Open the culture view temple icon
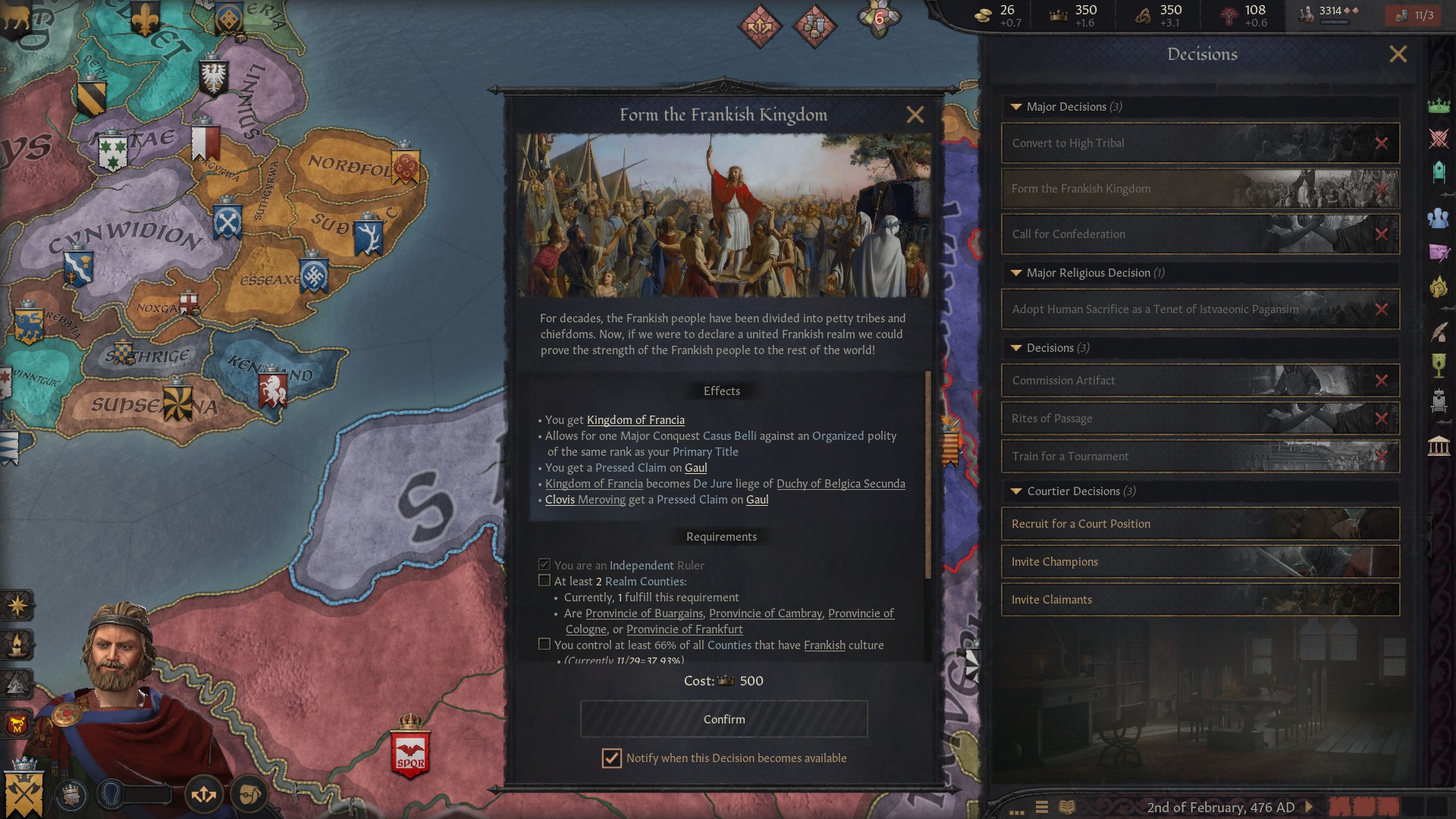Image resolution: width=1456 pixels, height=819 pixels. point(1440,445)
